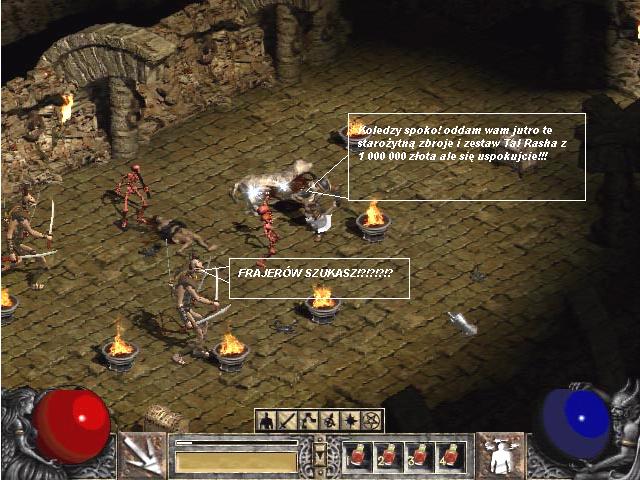Consume the red potion in belt slot 4
Image resolution: width=640 pixels, height=480 pixels.
coord(451,456)
